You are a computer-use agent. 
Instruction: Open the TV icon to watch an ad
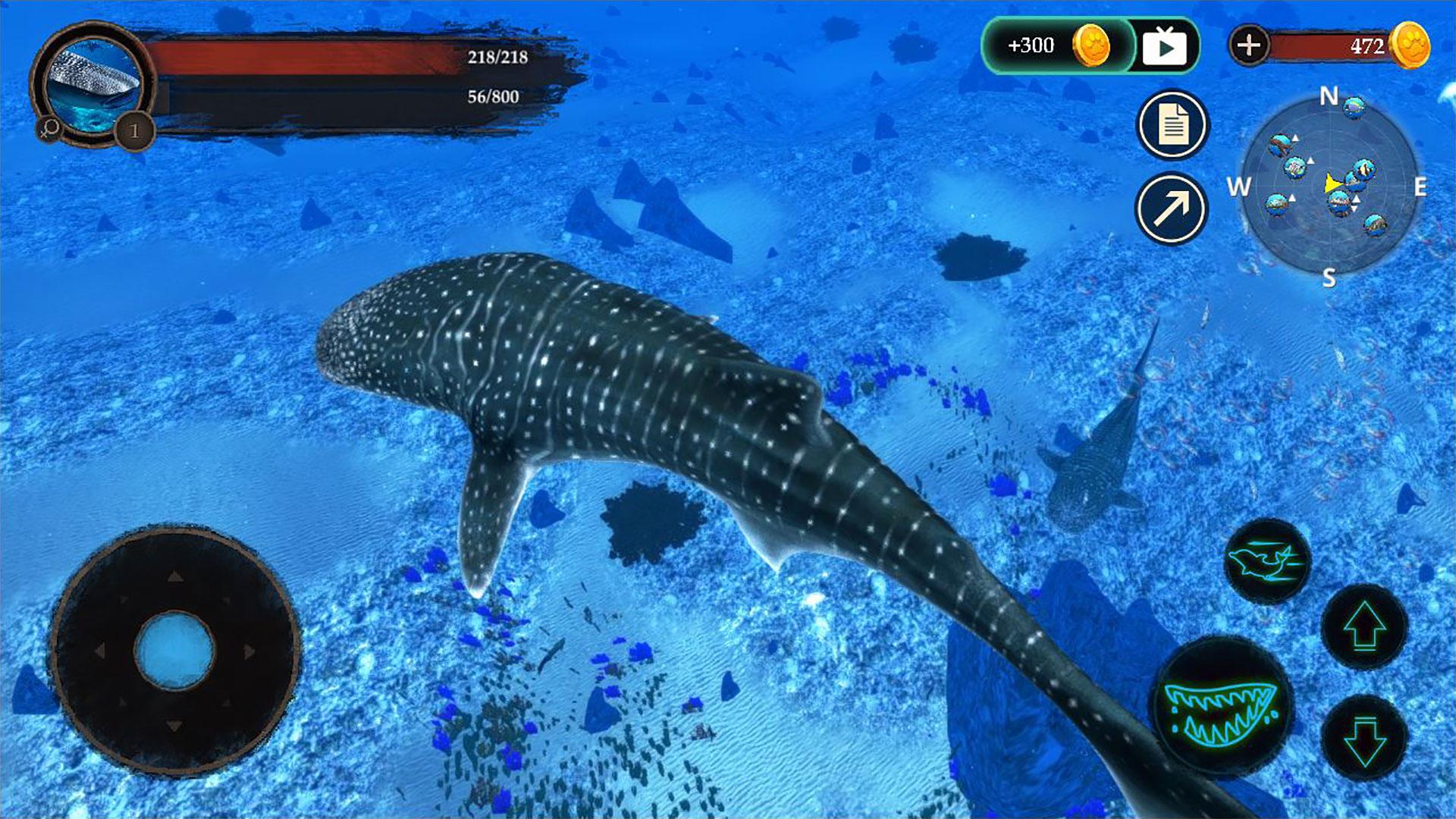[1163, 45]
